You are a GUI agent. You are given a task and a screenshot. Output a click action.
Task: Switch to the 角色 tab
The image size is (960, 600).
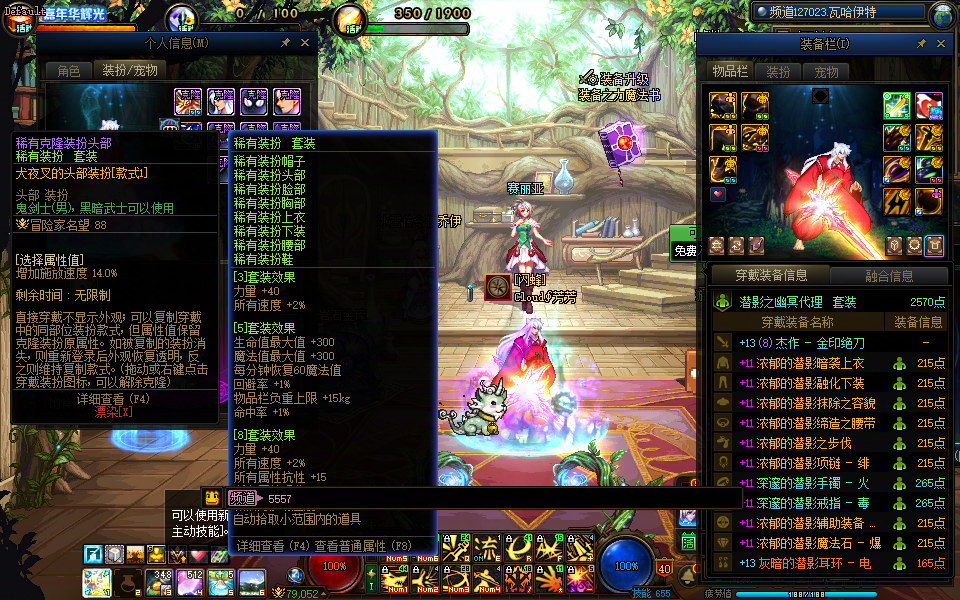[69, 71]
